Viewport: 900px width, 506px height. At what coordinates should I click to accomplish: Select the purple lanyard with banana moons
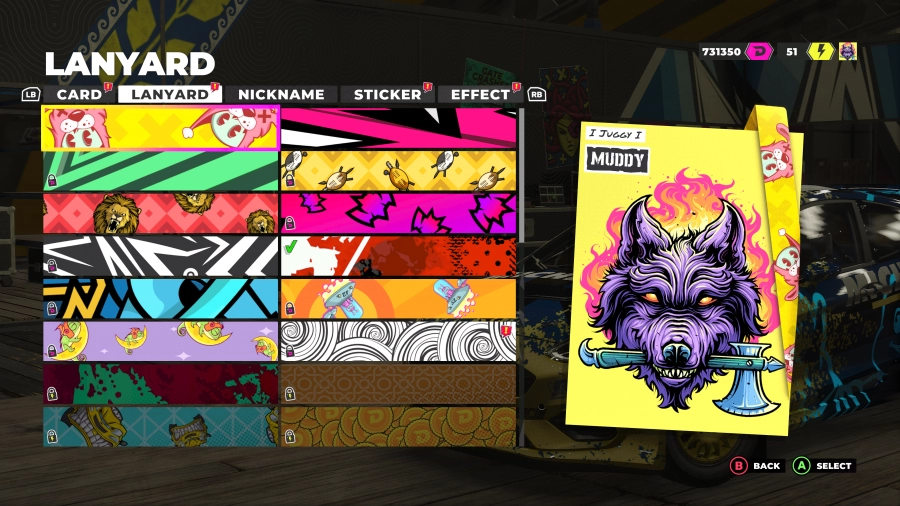[160, 341]
